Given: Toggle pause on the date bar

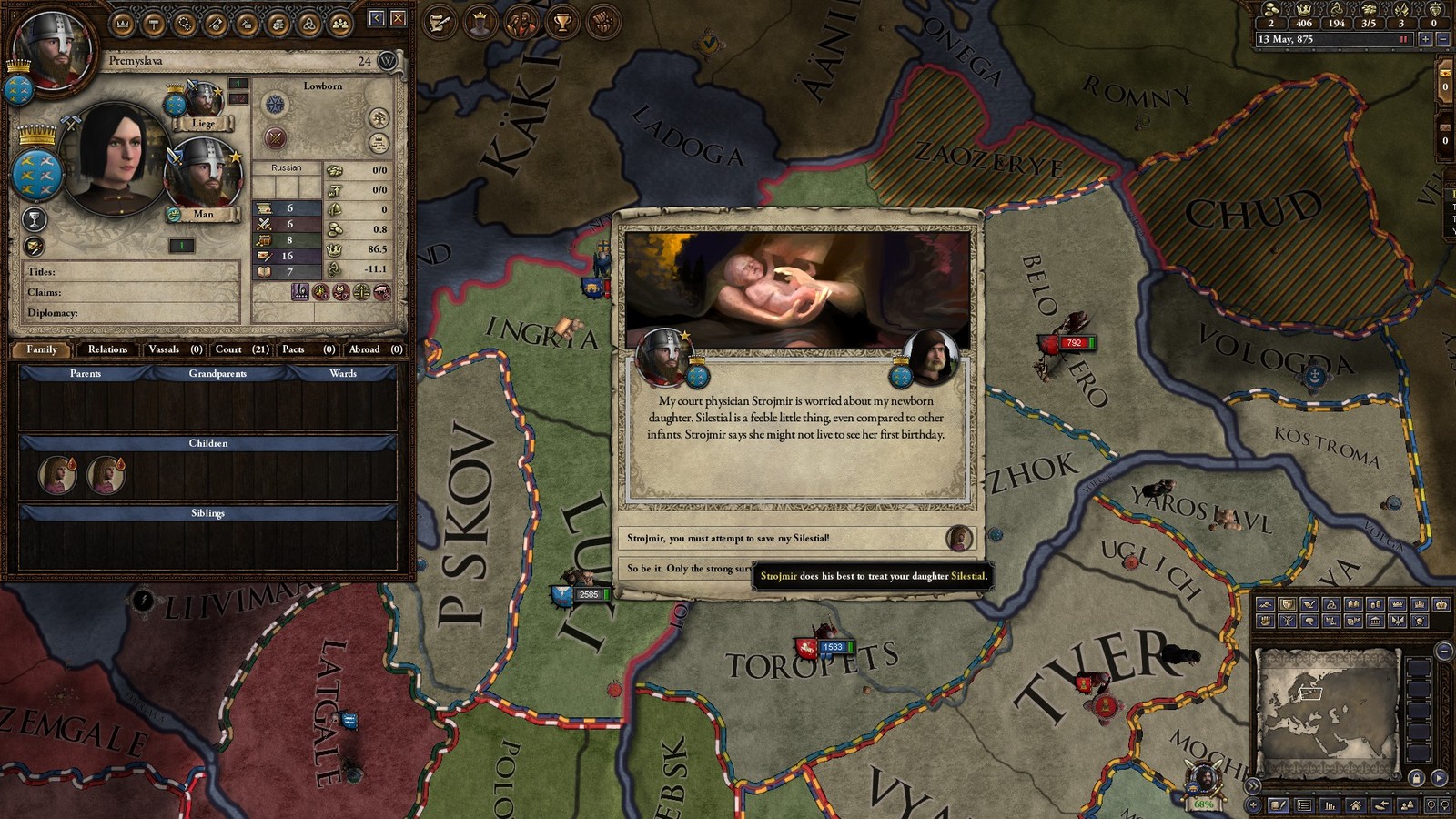Looking at the screenshot, I should pyautogui.click(x=1404, y=39).
